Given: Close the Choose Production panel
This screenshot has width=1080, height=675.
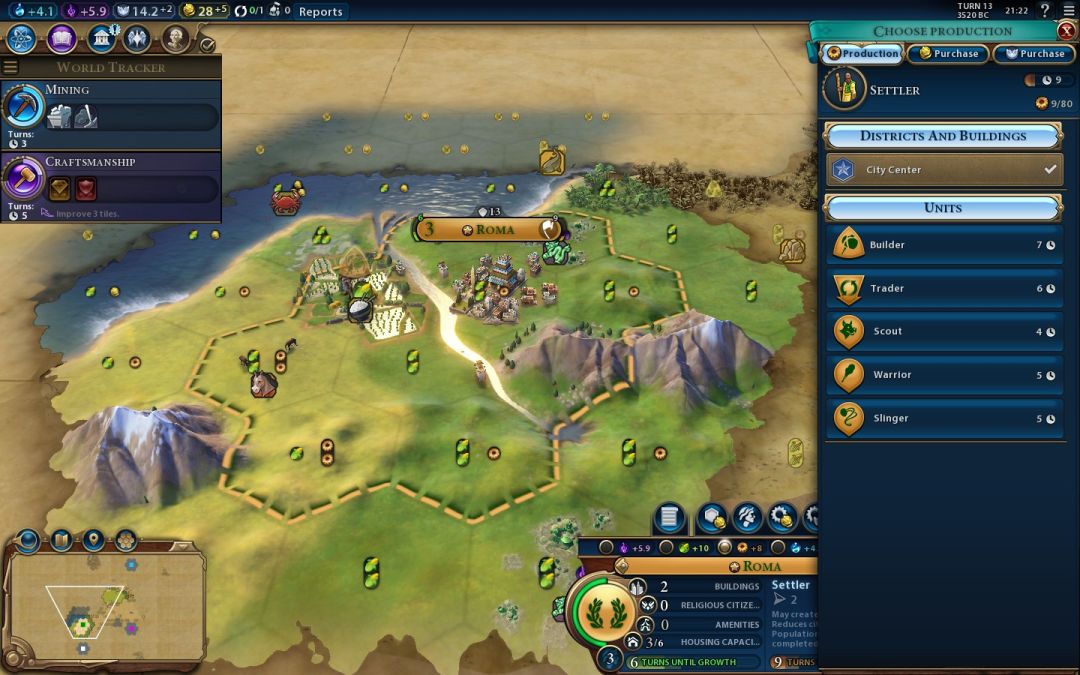Looking at the screenshot, I should click(x=1066, y=31).
